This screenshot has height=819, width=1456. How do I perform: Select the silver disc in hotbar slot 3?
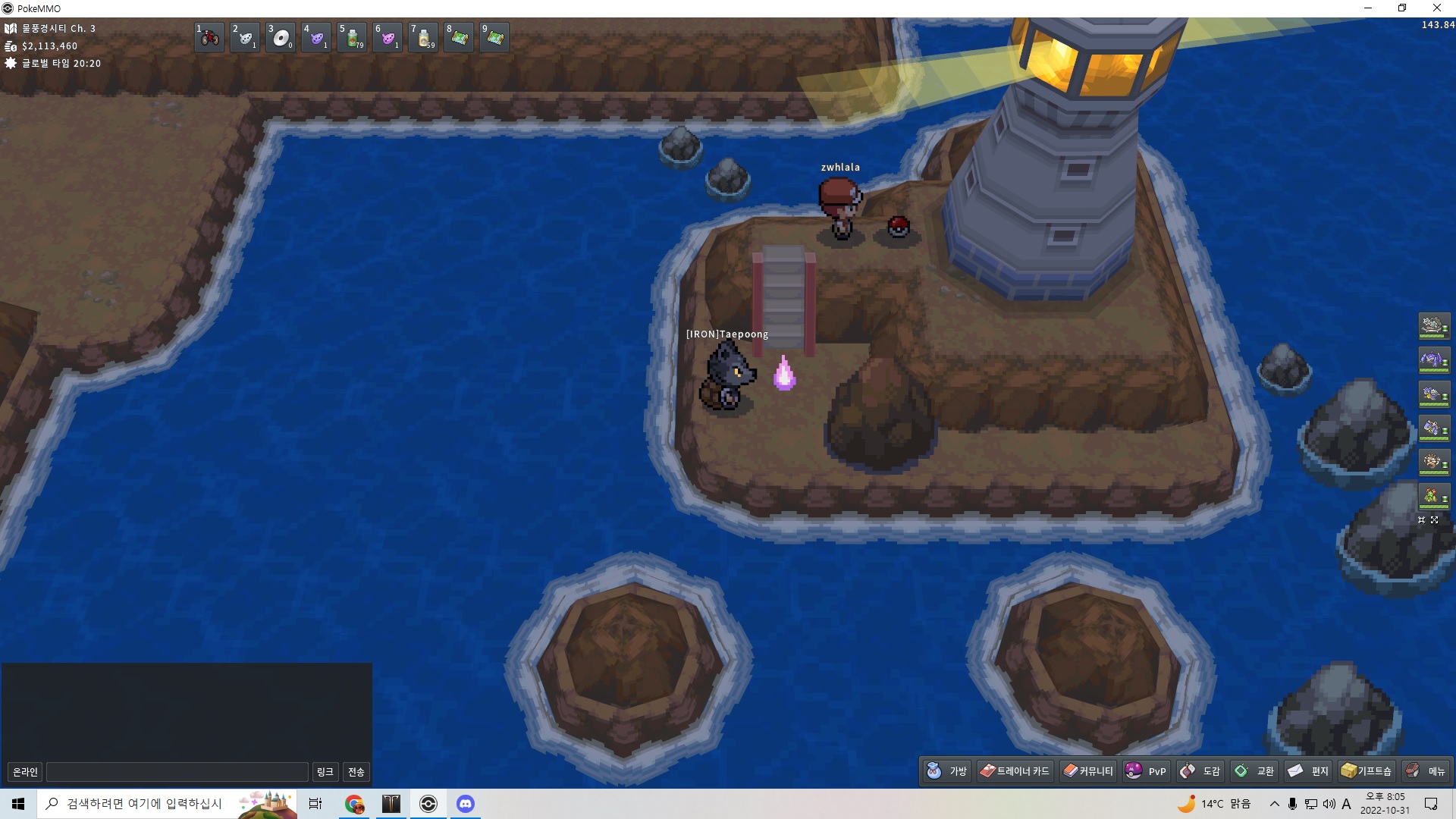[281, 37]
